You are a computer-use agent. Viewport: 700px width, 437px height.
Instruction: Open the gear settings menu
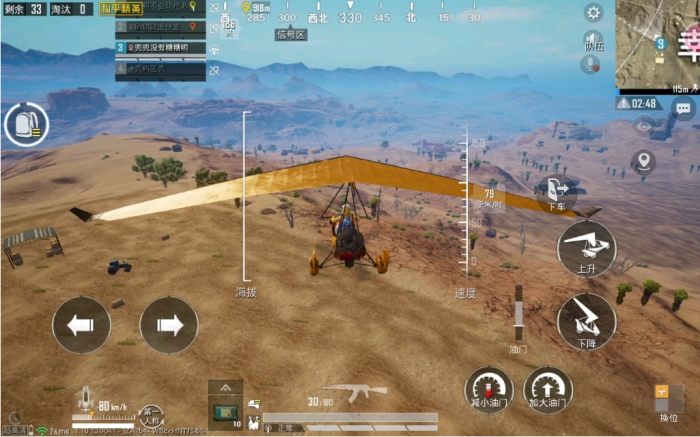click(x=593, y=13)
